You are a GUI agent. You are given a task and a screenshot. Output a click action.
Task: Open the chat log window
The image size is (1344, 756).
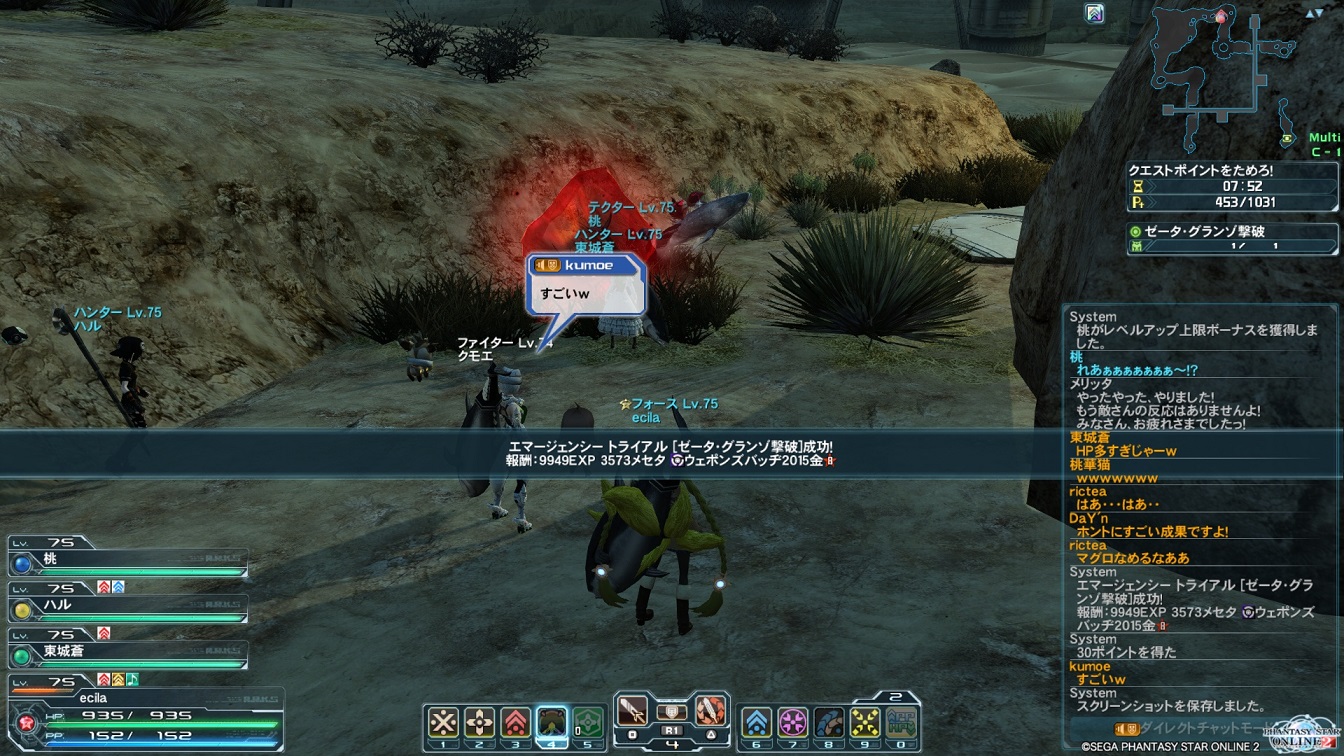coord(1200,510)
